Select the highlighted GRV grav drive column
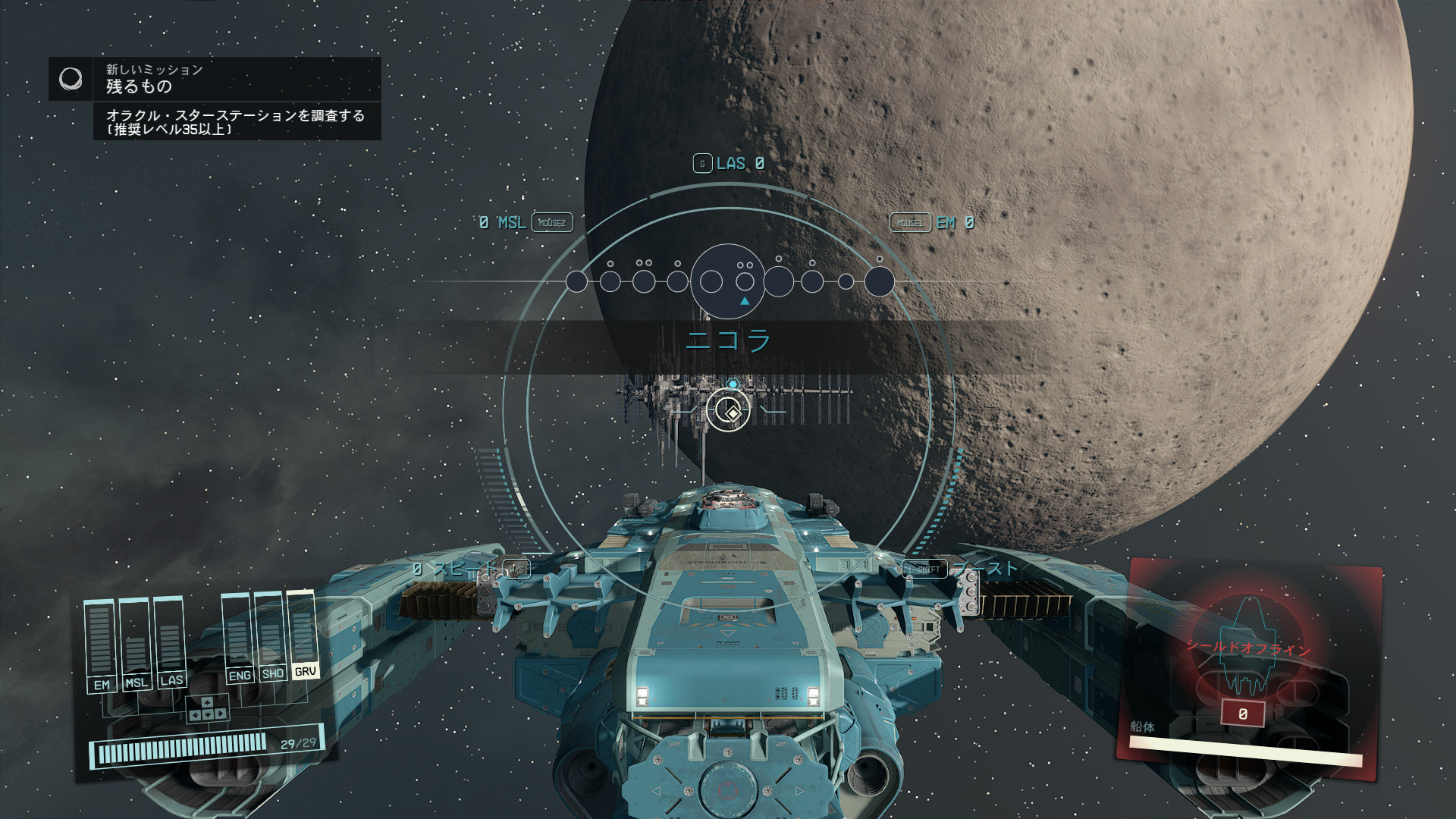The width and height of the screenshot is (1456, 819). [x=303, y=632]
